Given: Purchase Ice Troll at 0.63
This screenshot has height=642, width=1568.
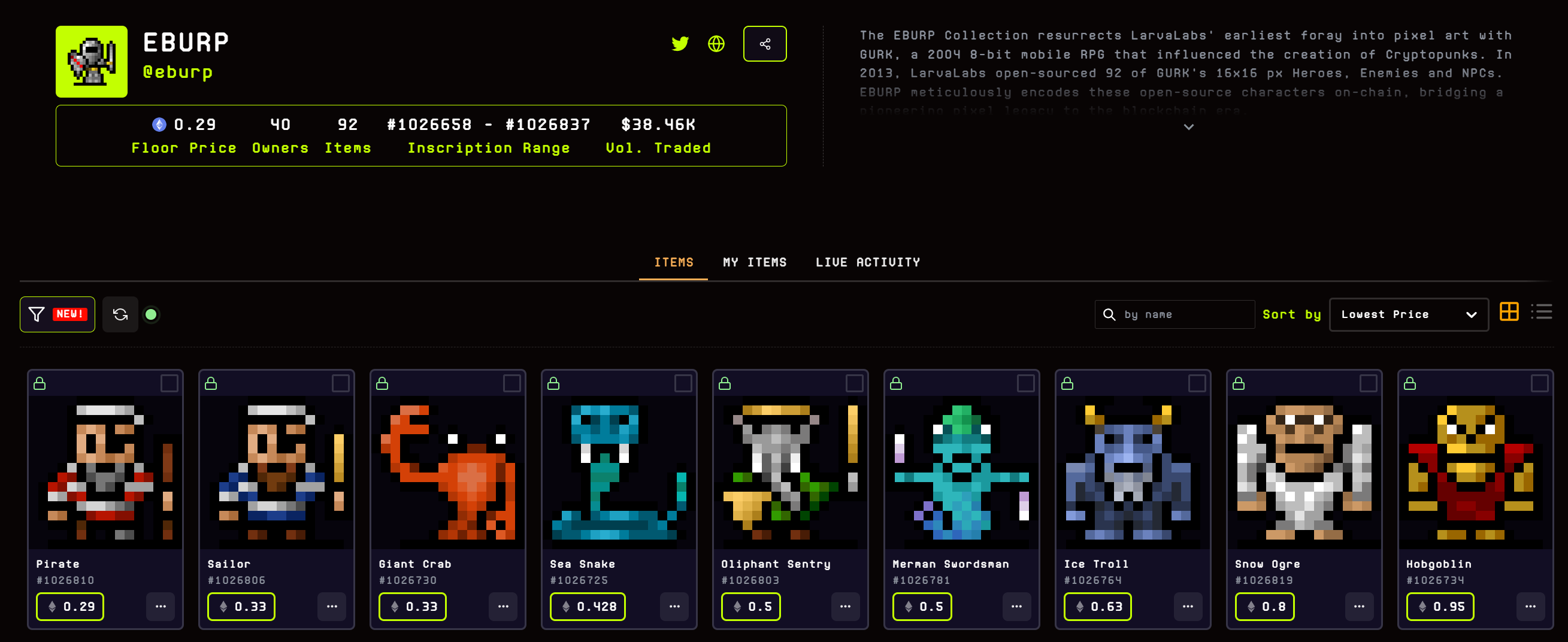Looking at the screenshot, I should (x=1097, y=606).
